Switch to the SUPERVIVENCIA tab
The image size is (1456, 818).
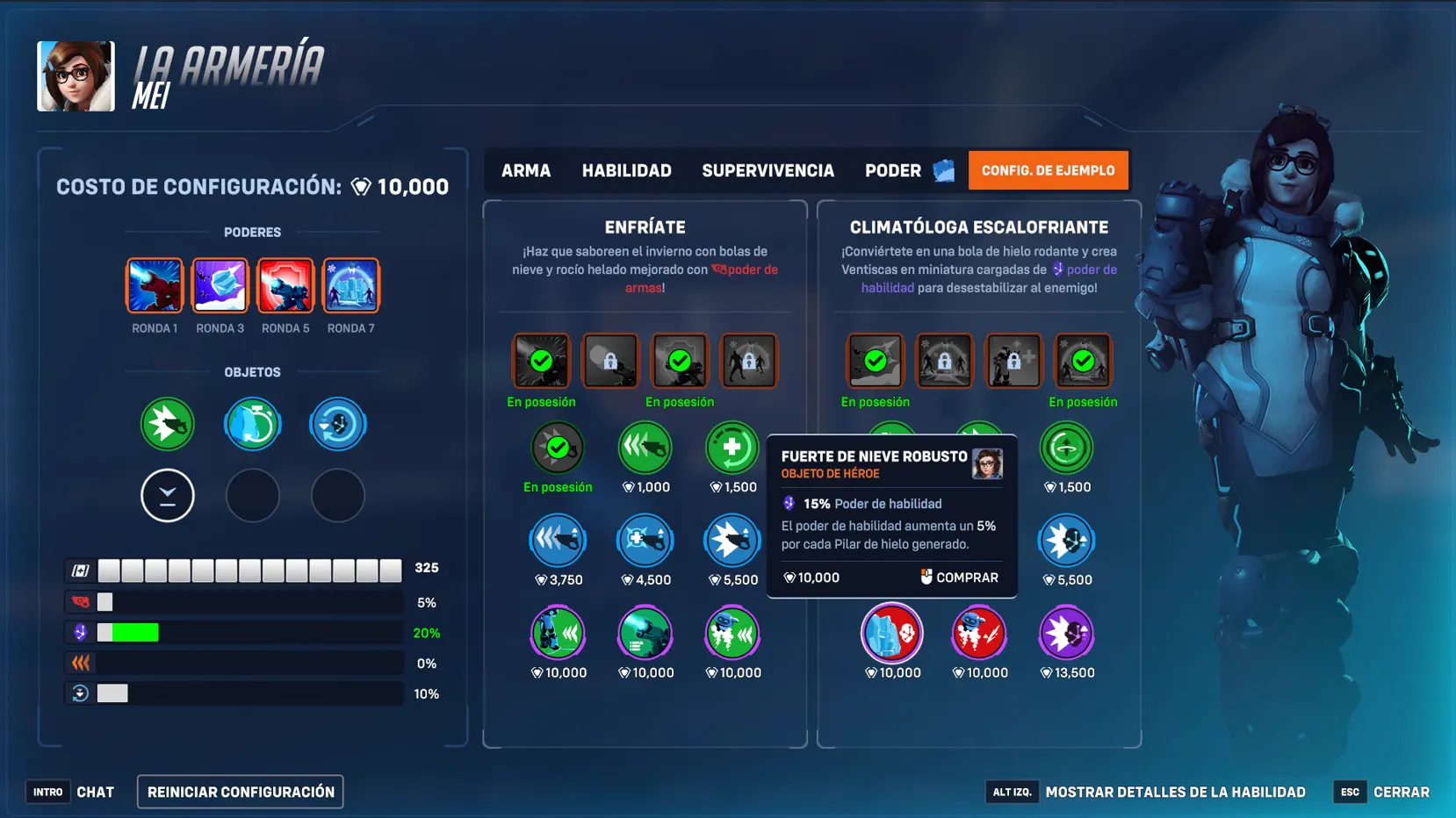pos(767,170)
